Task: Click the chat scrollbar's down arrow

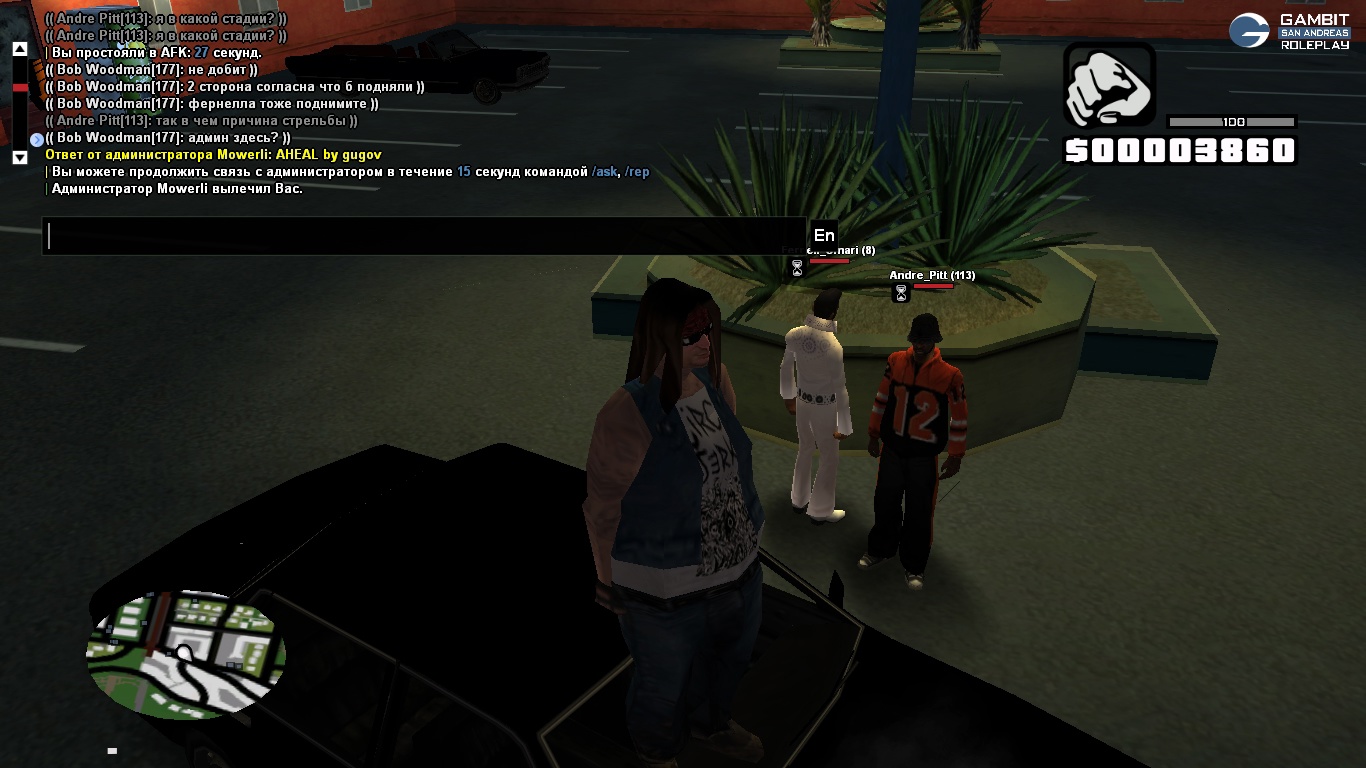Action: [x=19, y=157]
